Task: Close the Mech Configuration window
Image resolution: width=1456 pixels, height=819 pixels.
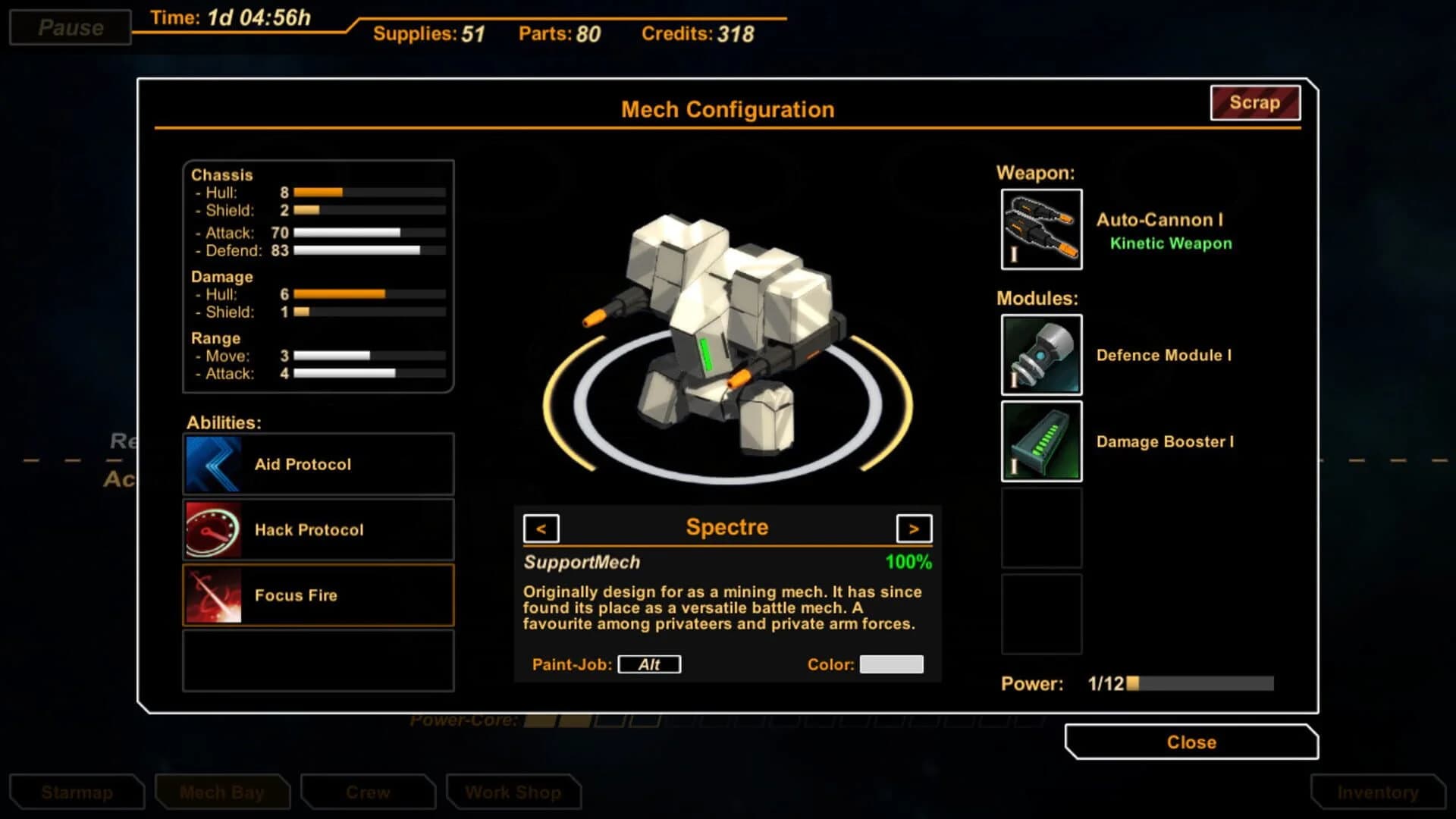Action: point(1193,742)
